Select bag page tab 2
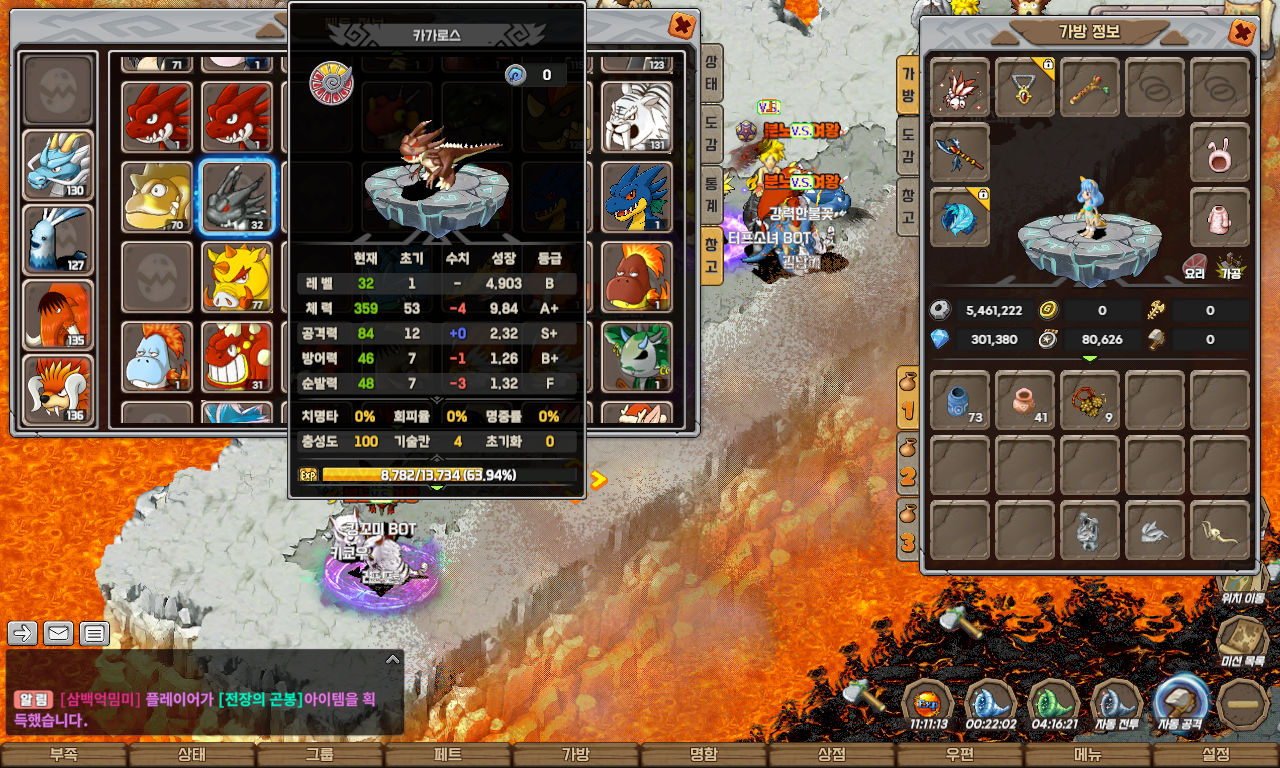The image size is (1280, 768). (x=908, y=471)
